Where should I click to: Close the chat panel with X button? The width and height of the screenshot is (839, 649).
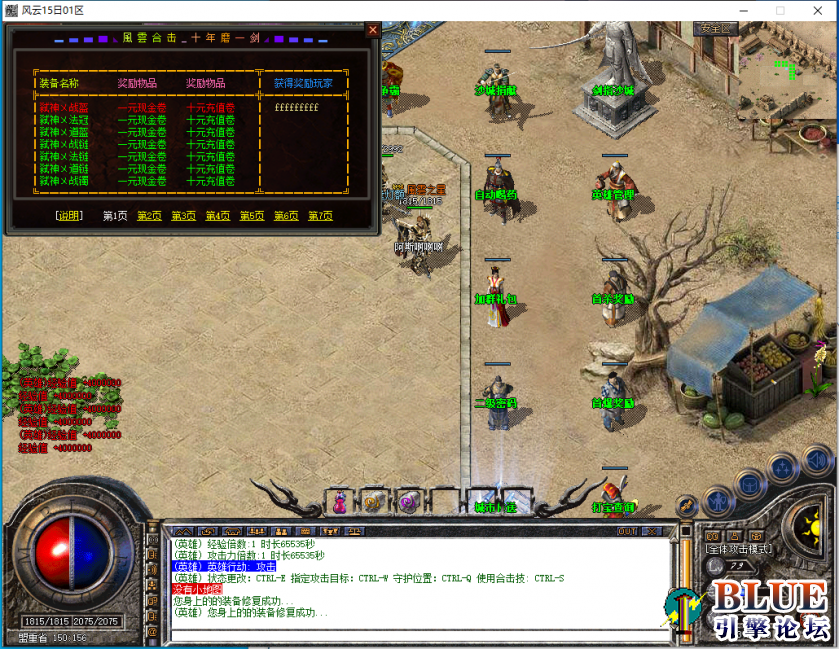tap(652, 531)
